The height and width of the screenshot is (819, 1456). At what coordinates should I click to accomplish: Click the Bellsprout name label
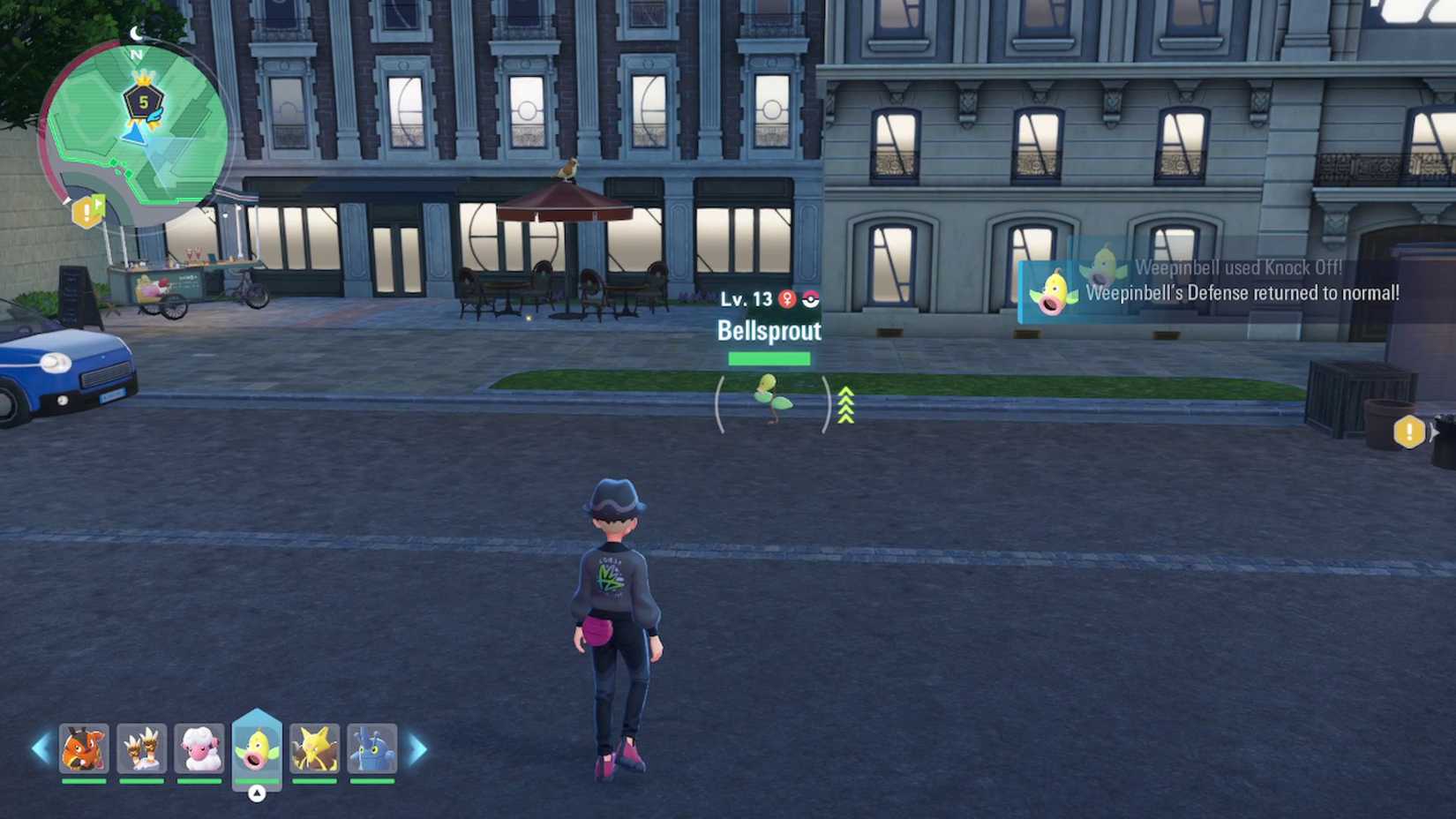[769, 332]
